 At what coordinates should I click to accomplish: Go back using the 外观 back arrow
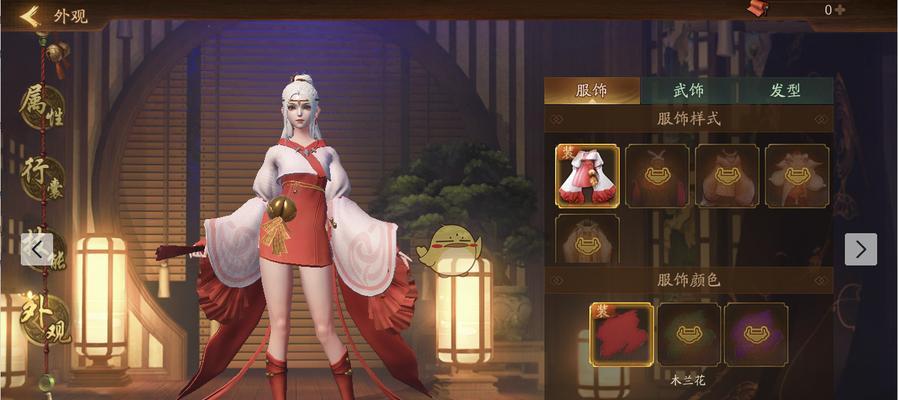29,15
